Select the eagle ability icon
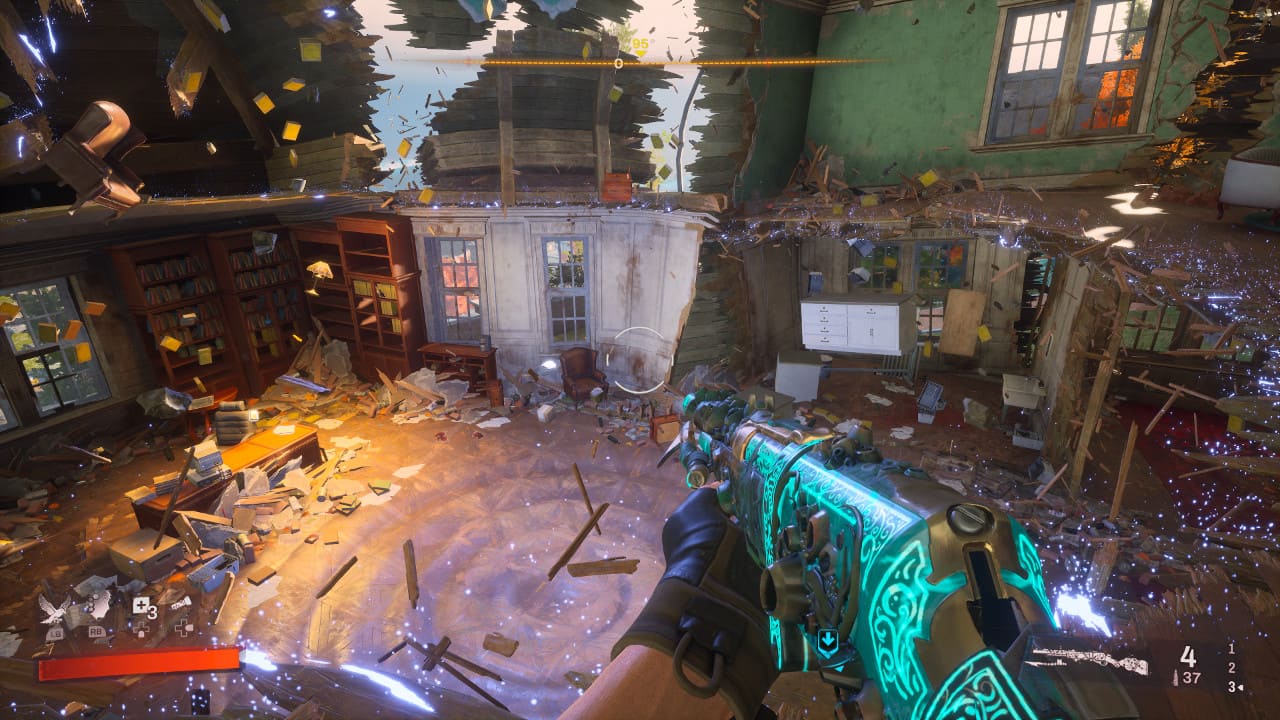The image size is (1280, 720). [x=53, y=608]
